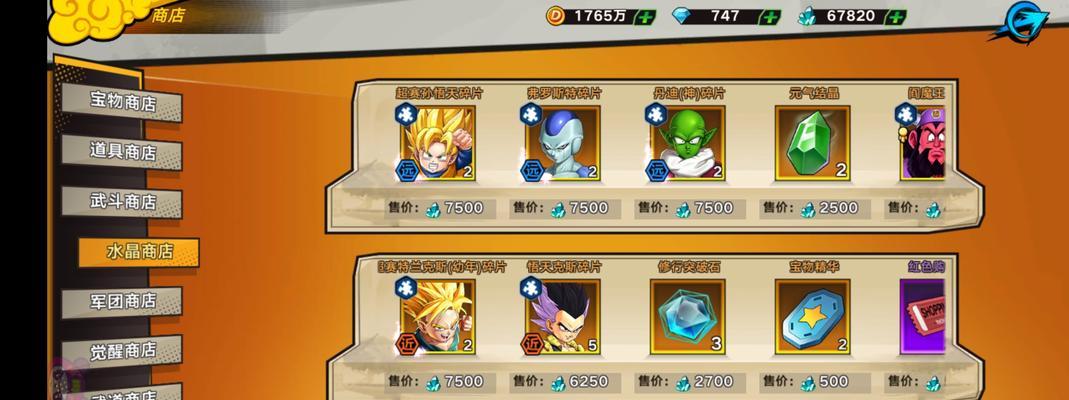The height and width of the screenshot is (400, 1069).
Task: Select the 悟天克斯碎片 fragment
Action: tap(562, 316)
